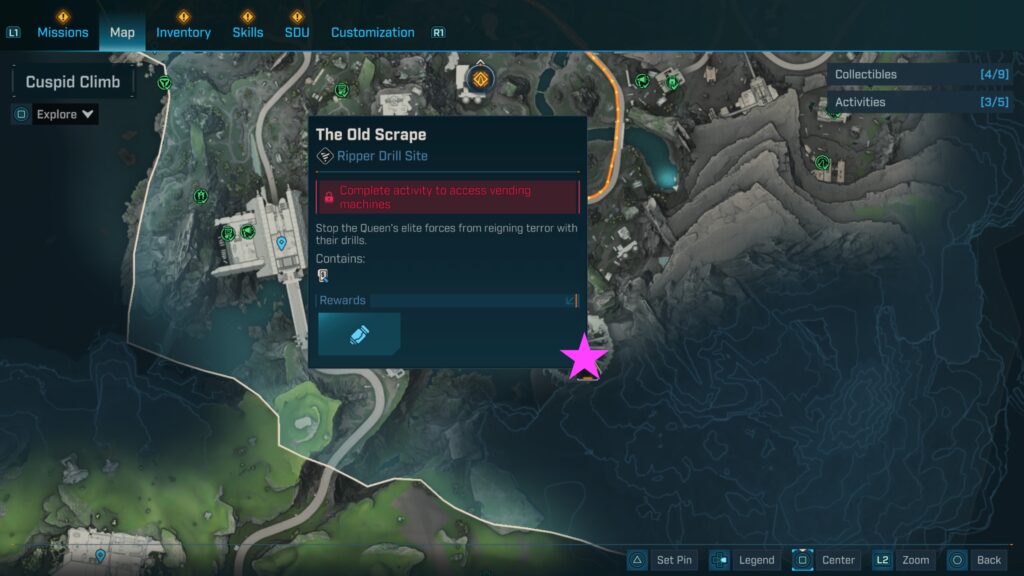
Task: Click the orange diamond marker at top of map
Action: (481, 79)
